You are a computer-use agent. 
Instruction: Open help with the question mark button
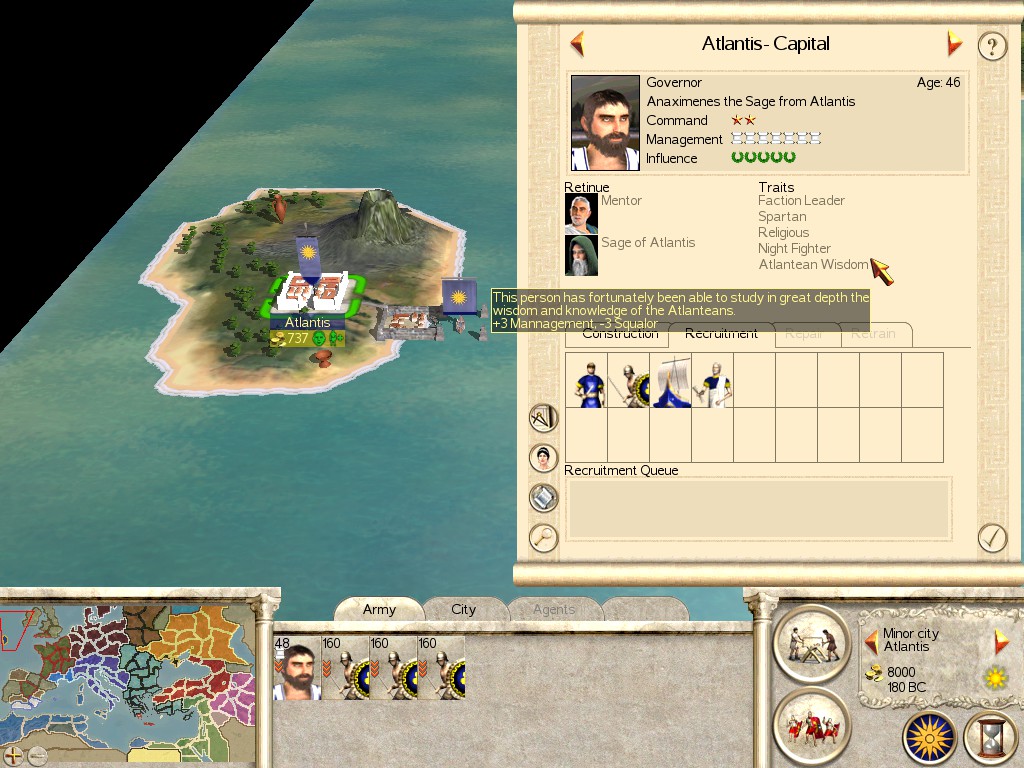[x=991, y=46]
